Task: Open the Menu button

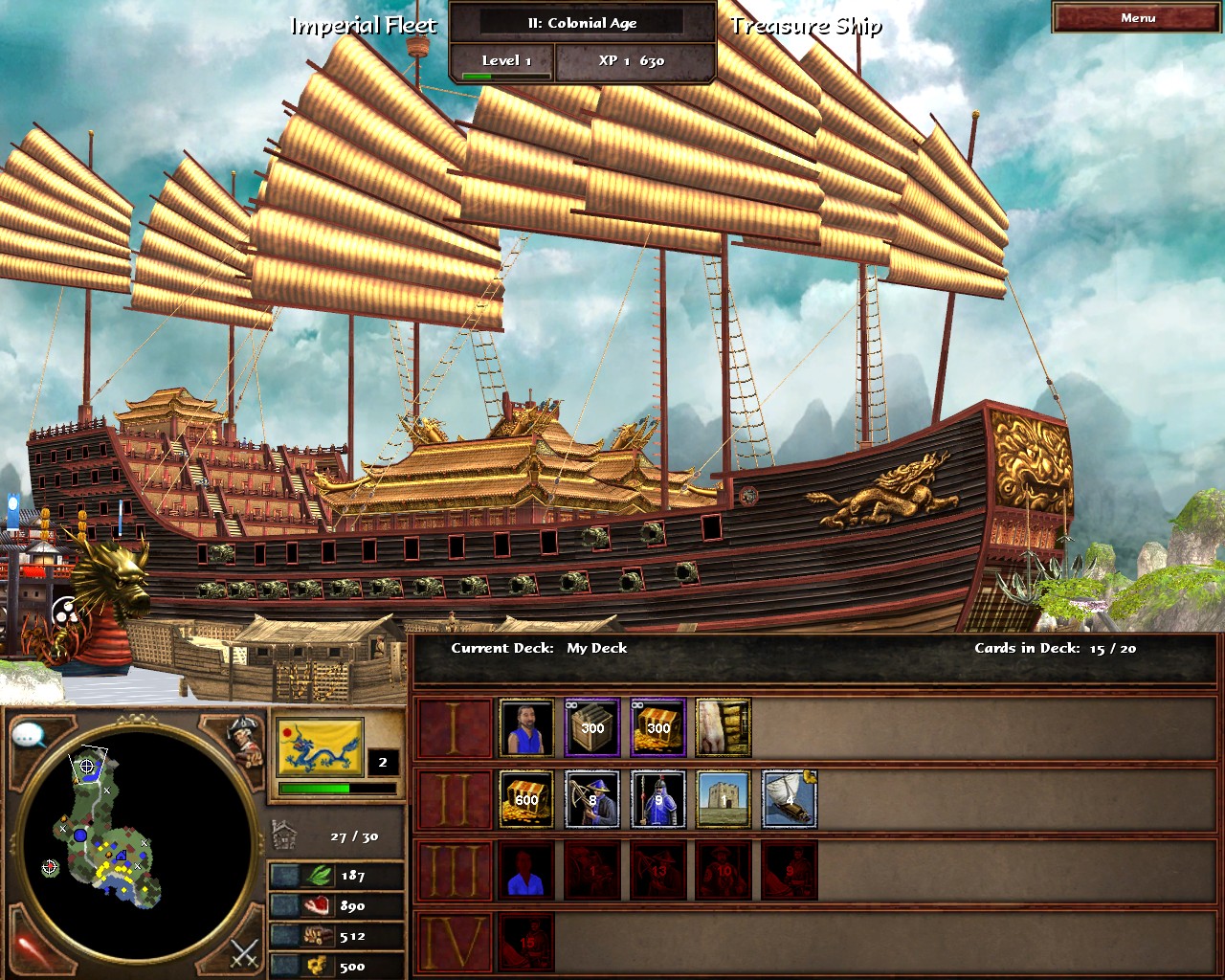Action: click(1137, 18)
